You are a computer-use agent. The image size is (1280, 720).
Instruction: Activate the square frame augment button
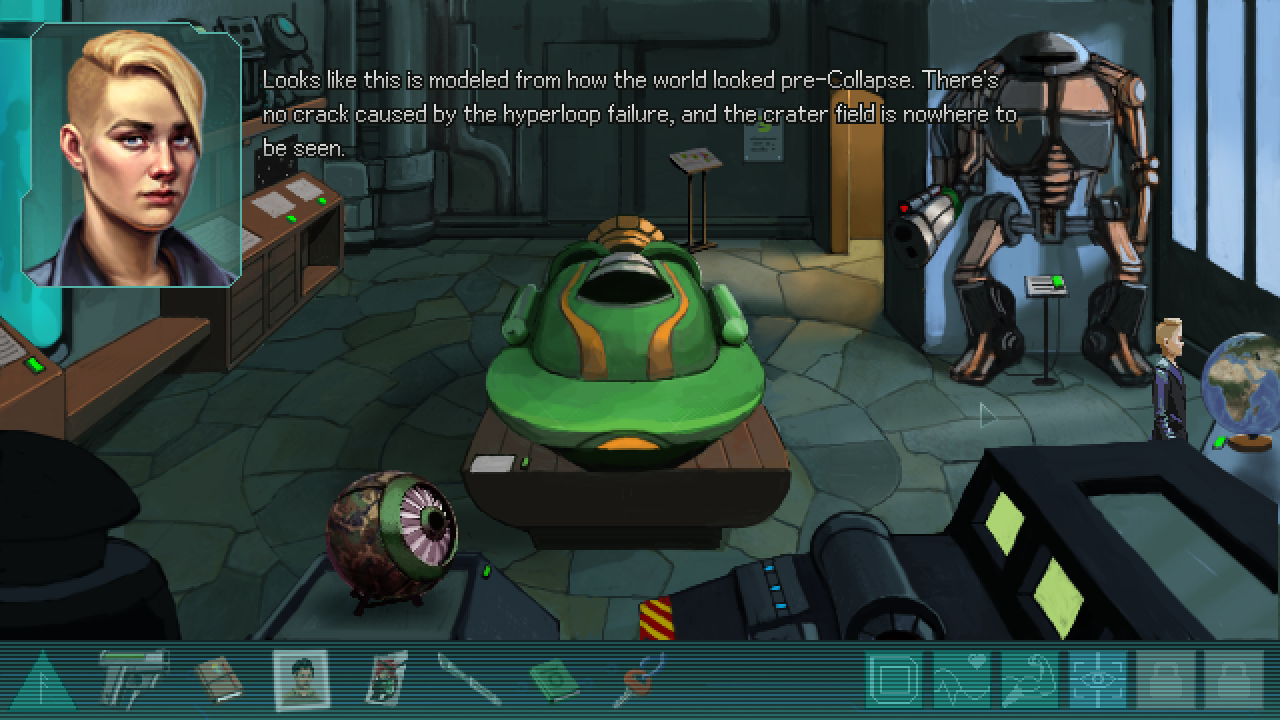coord(894,681)
